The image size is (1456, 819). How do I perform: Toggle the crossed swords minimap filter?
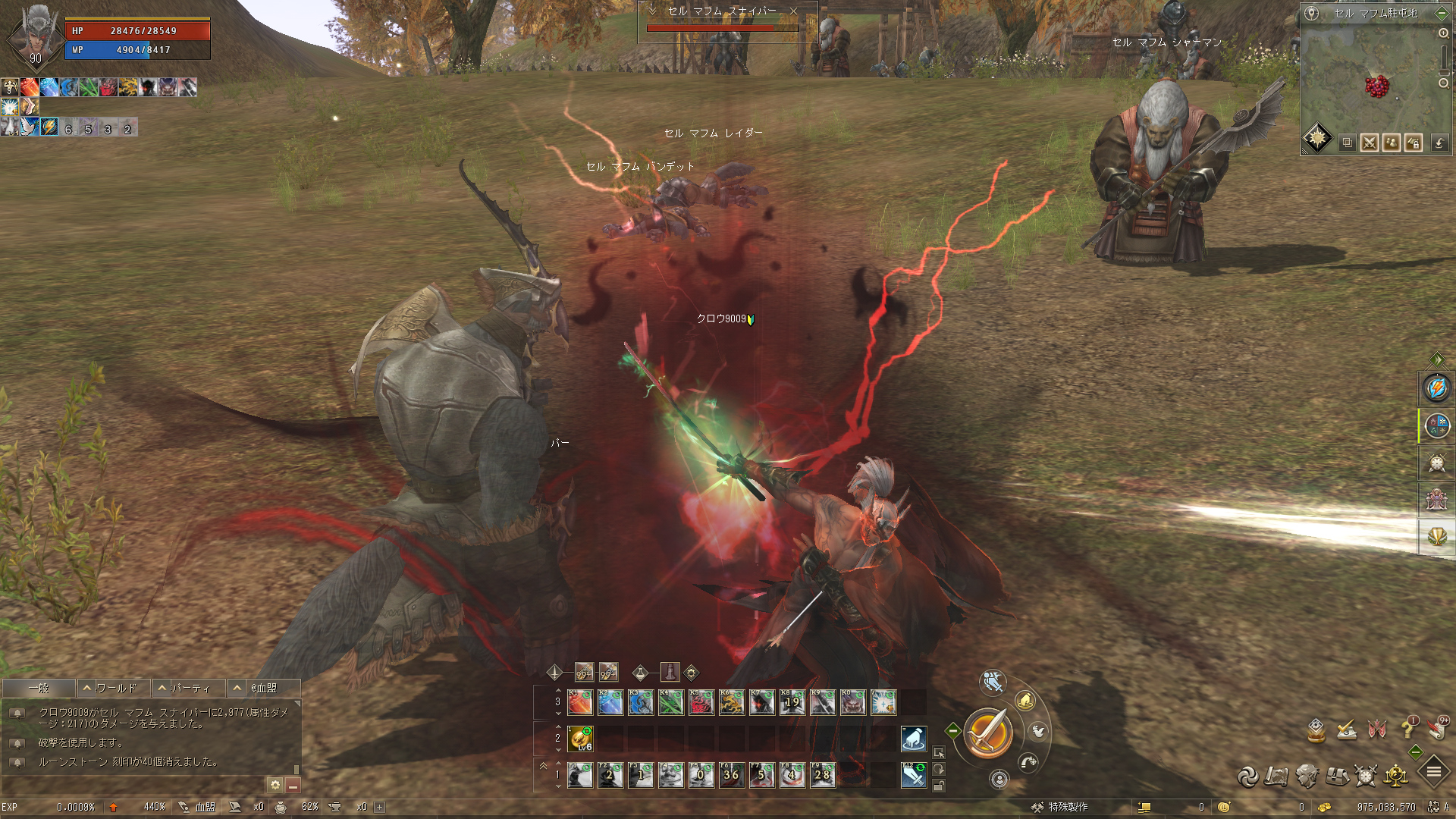[x=1369, y=143]
